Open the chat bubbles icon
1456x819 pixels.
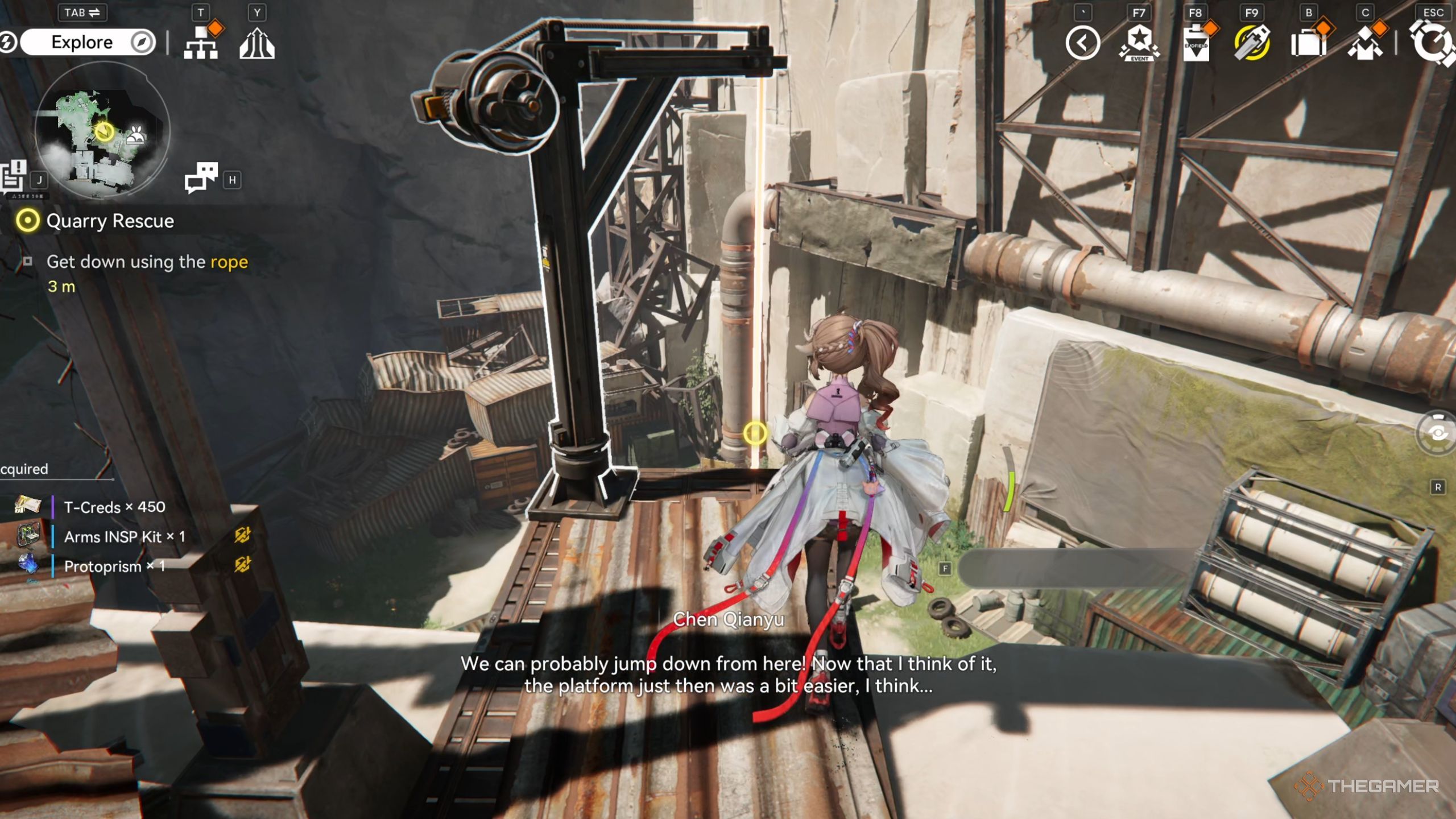point(201,177)
